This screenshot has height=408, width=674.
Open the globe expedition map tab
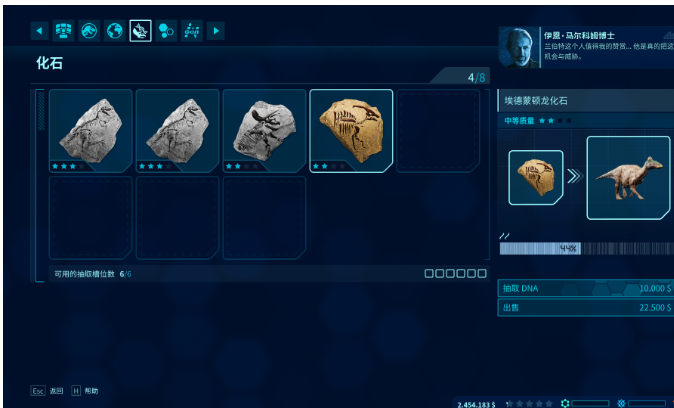[114, 31]
